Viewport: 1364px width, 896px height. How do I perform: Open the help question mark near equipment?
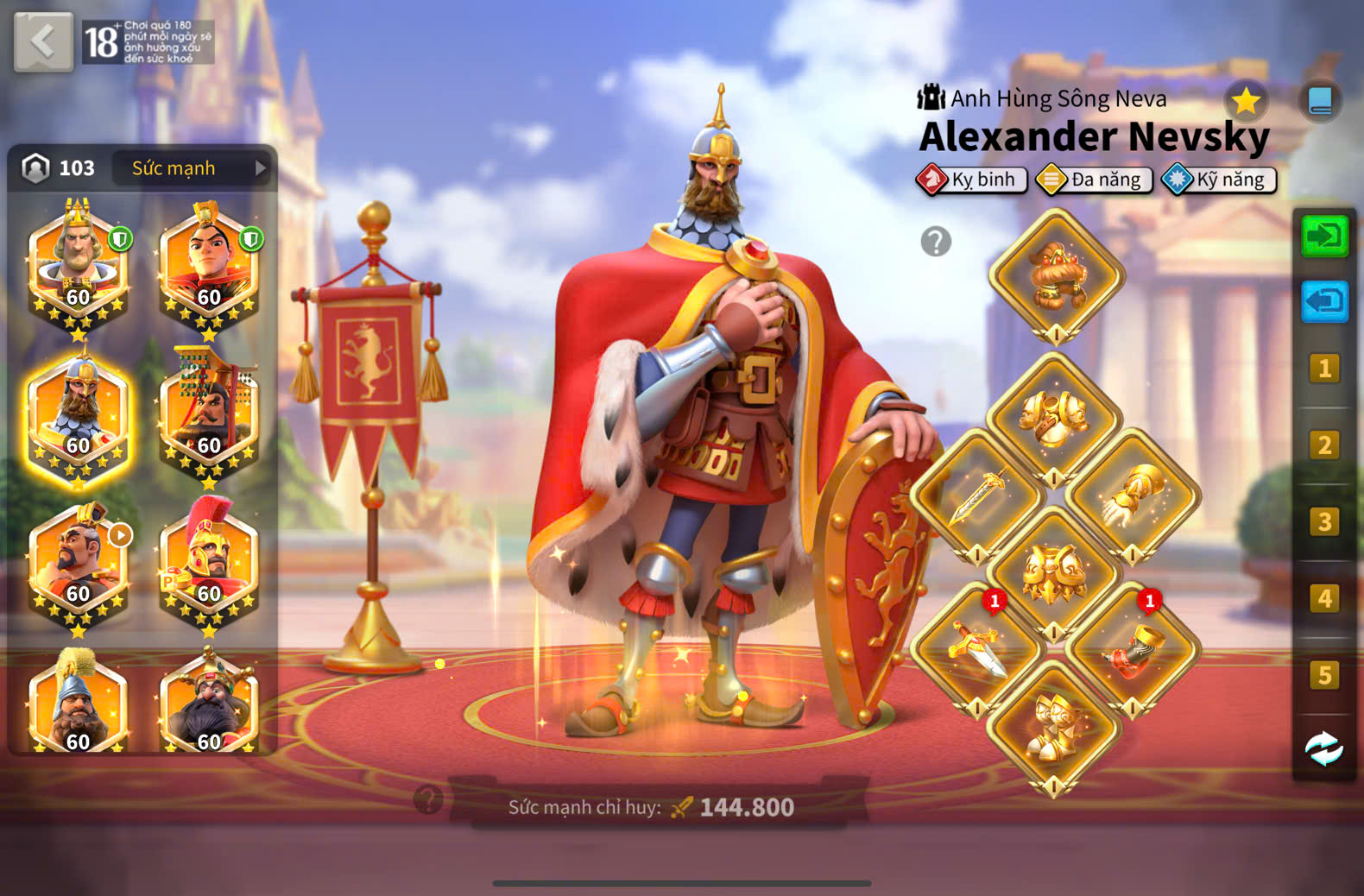[936, 242]
